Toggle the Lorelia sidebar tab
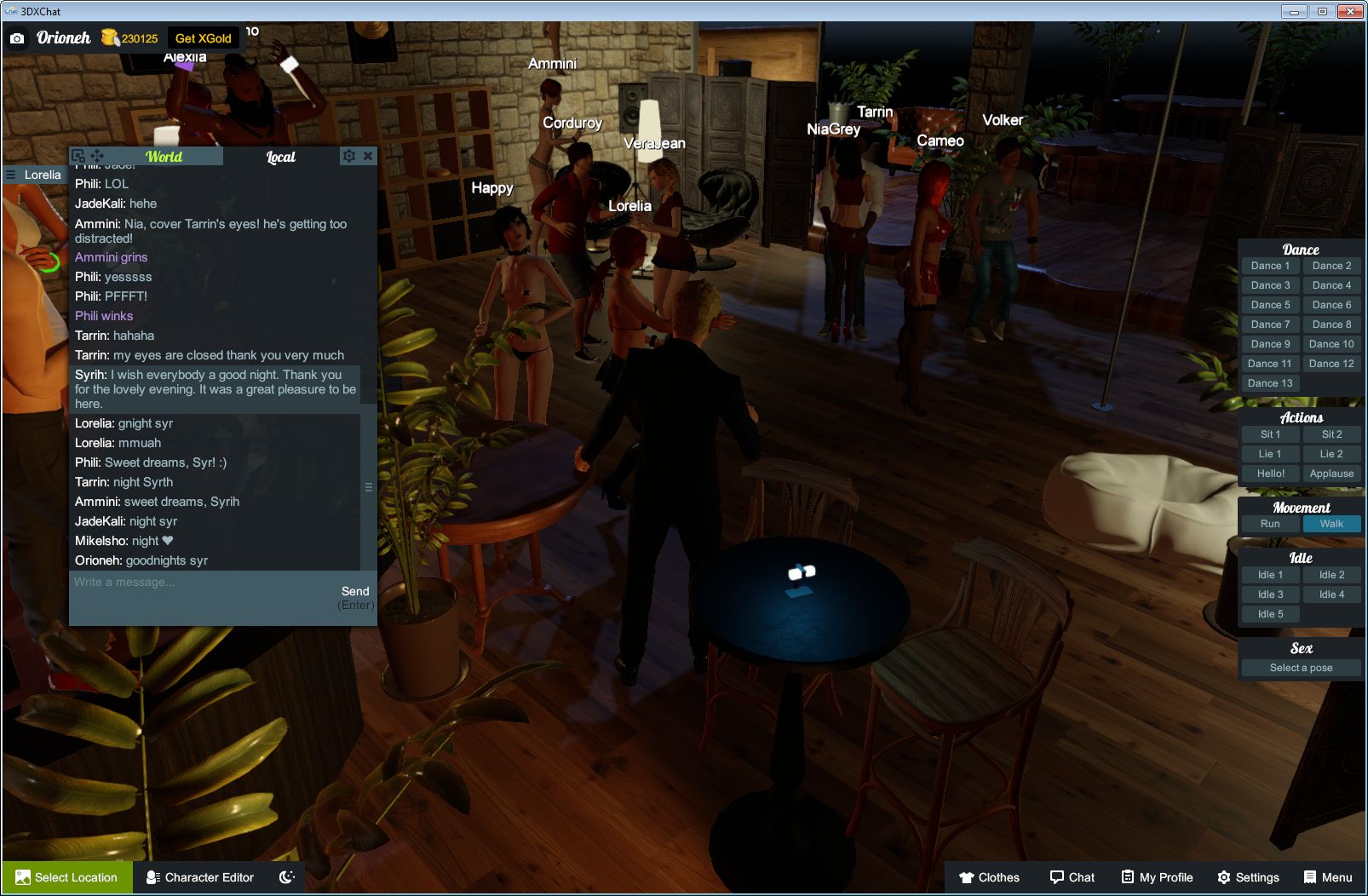 pyautogui.click(x=34, y=175)
